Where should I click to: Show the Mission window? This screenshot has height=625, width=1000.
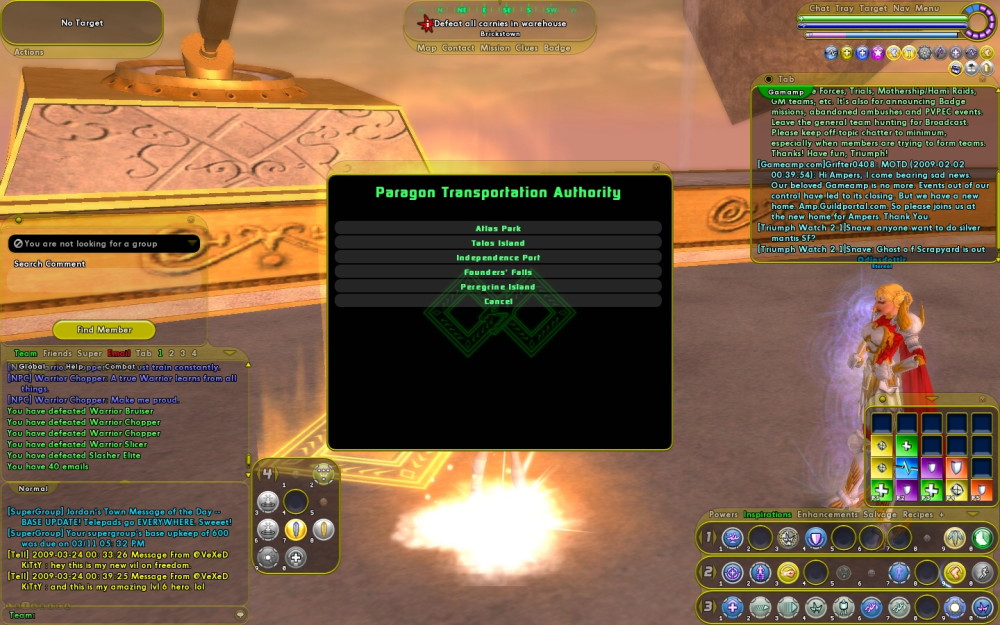coord(494,48)
